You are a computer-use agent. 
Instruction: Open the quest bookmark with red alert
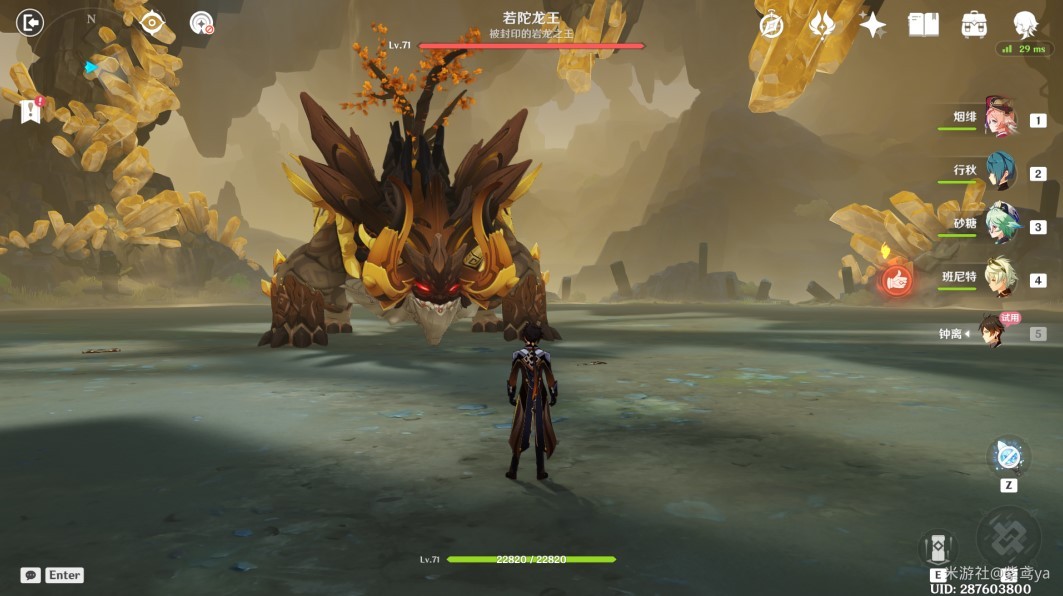(30, 110)
